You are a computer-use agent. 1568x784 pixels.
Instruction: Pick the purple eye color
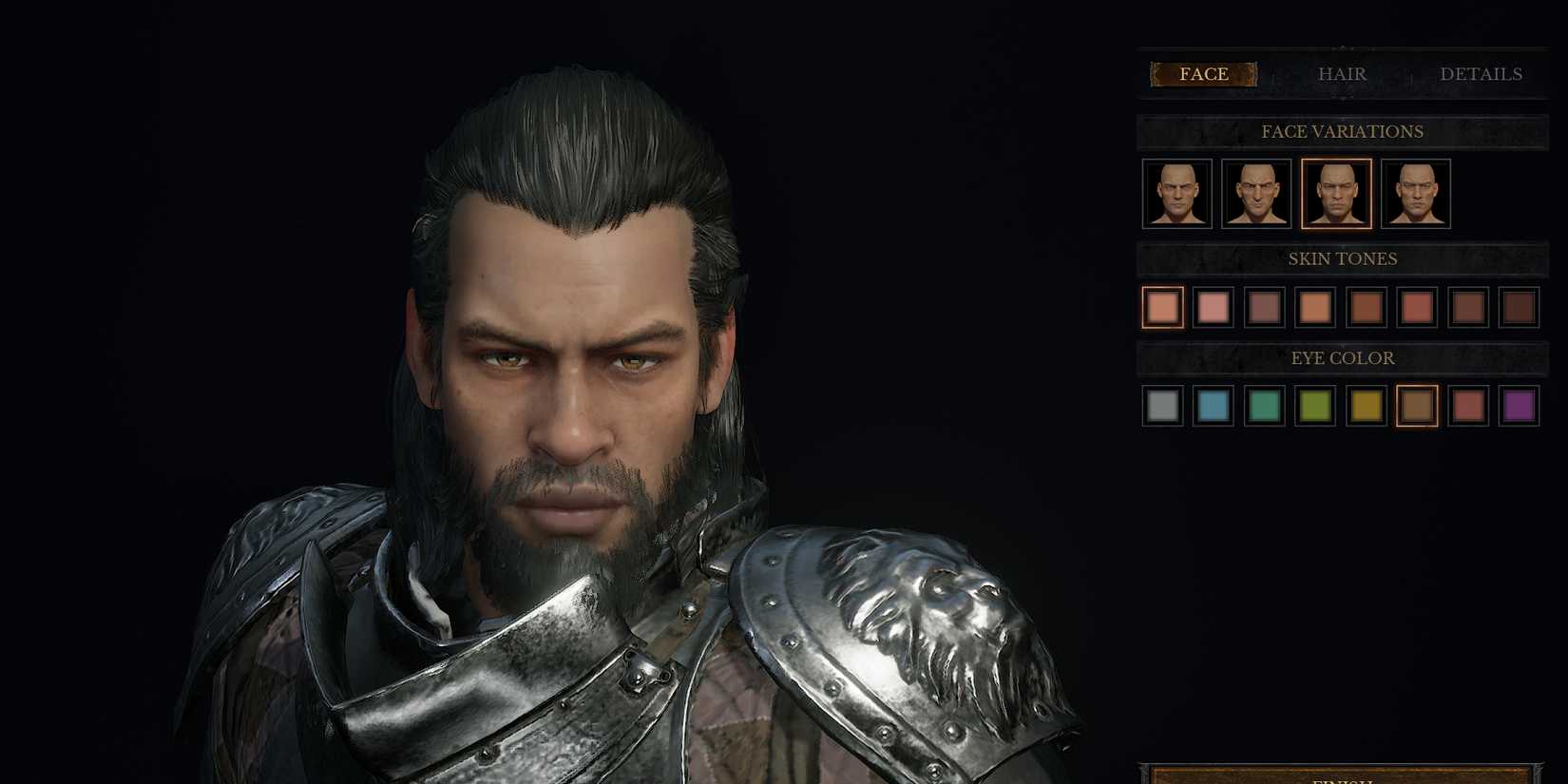click(1519, 407)
